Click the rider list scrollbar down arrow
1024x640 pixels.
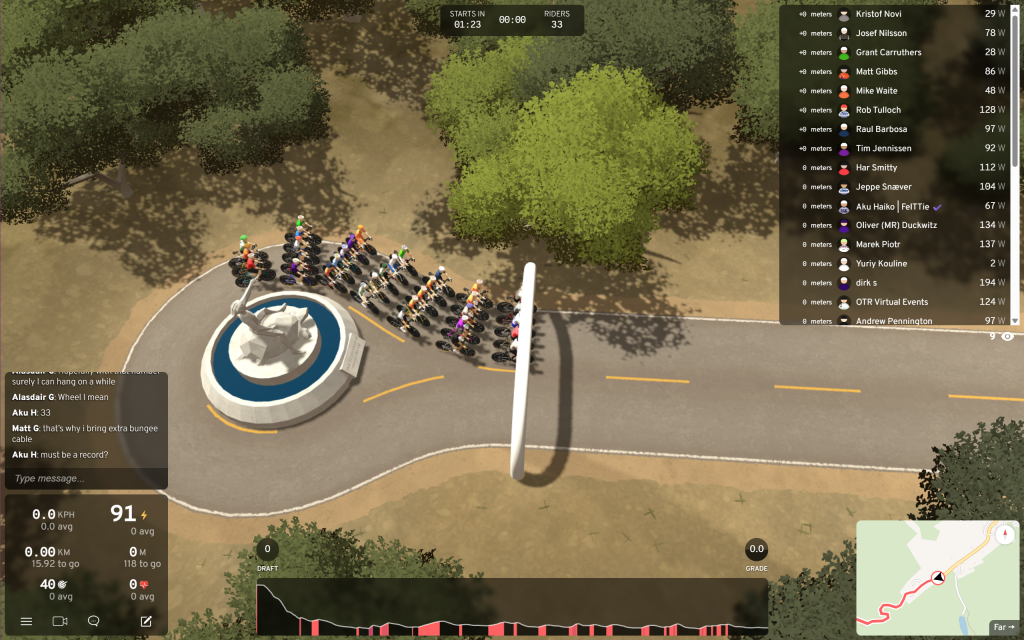pos(1016,320)
